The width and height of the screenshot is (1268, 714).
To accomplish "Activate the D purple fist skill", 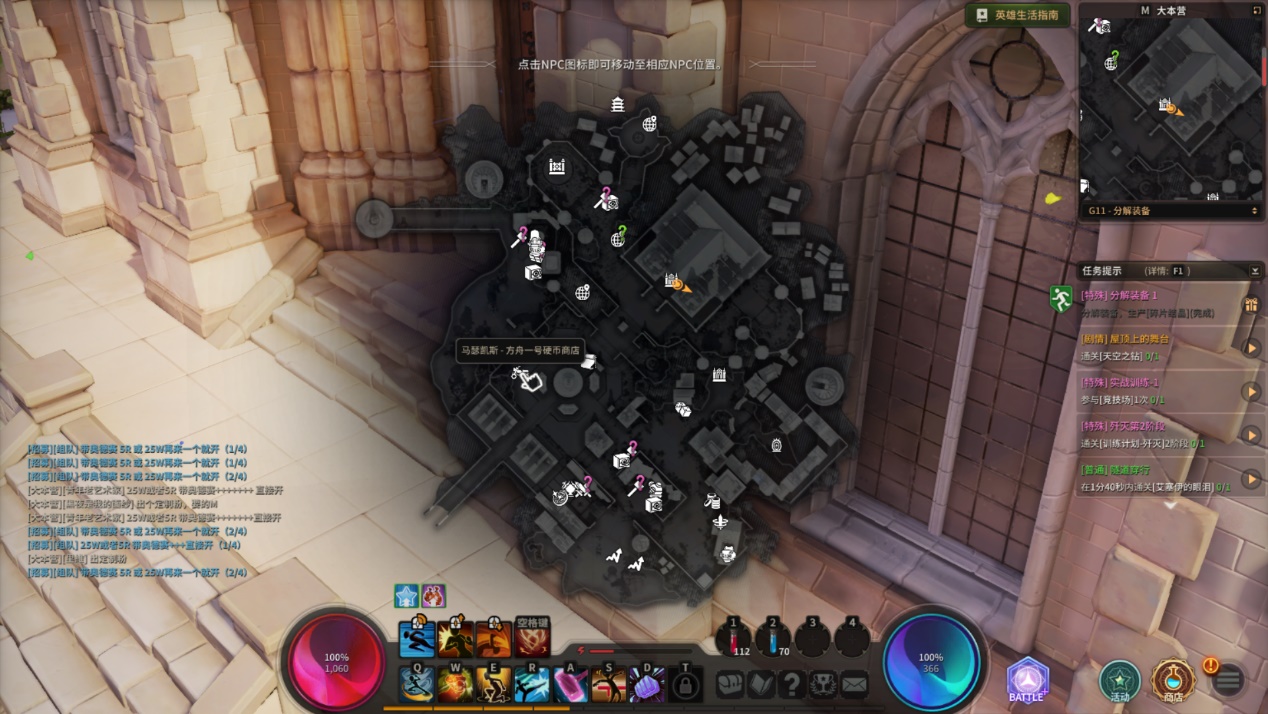I will pyautogui.click(x=647, y=685).
